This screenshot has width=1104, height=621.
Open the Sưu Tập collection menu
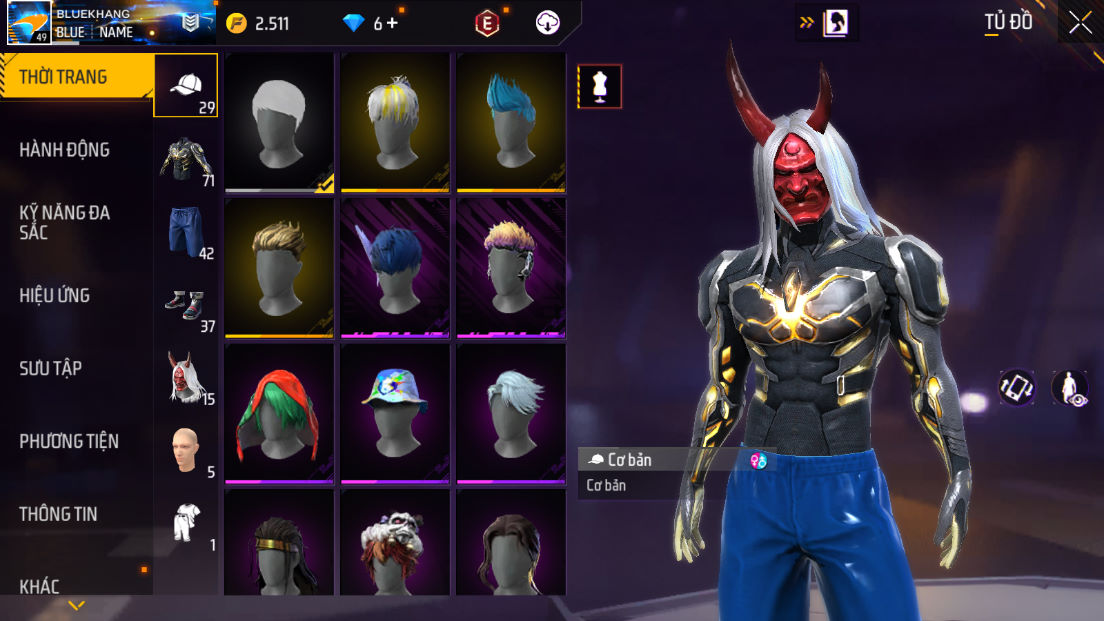pos(51,368)
